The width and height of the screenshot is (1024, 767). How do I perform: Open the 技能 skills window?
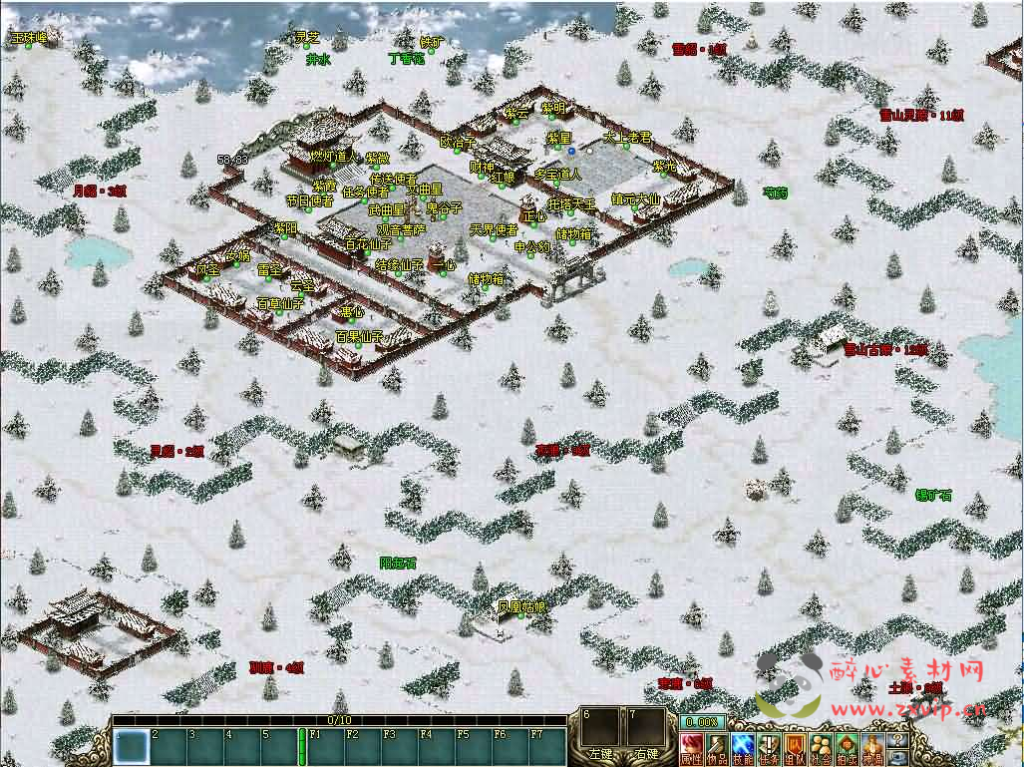742,746
